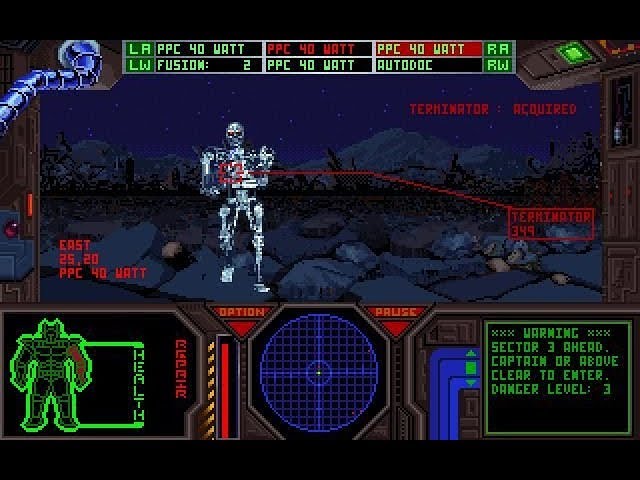Open the OPTION menu
640x480 pixels.
241,313
